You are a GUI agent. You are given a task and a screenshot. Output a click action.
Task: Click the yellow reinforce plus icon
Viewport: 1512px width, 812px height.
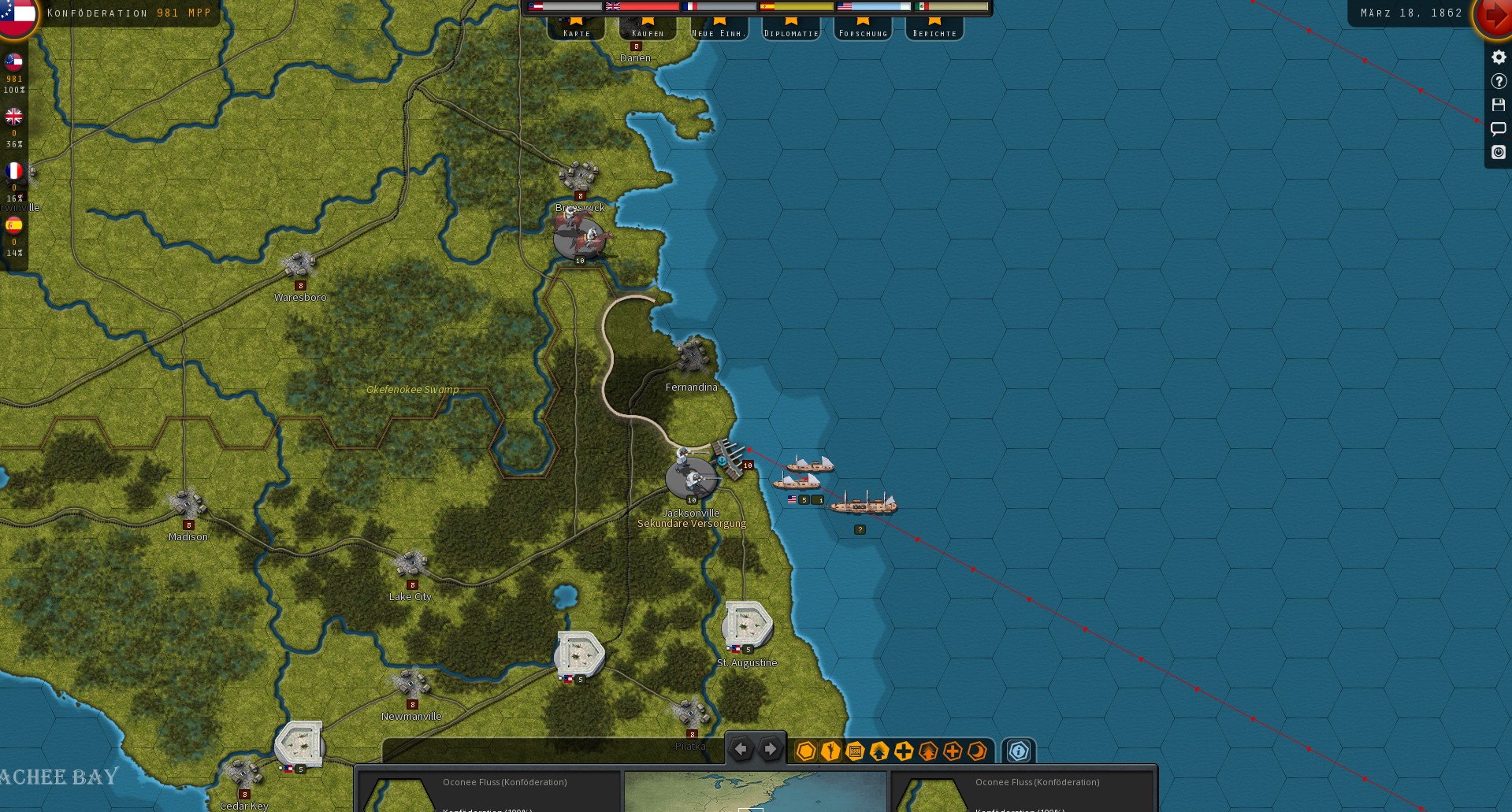903,751
